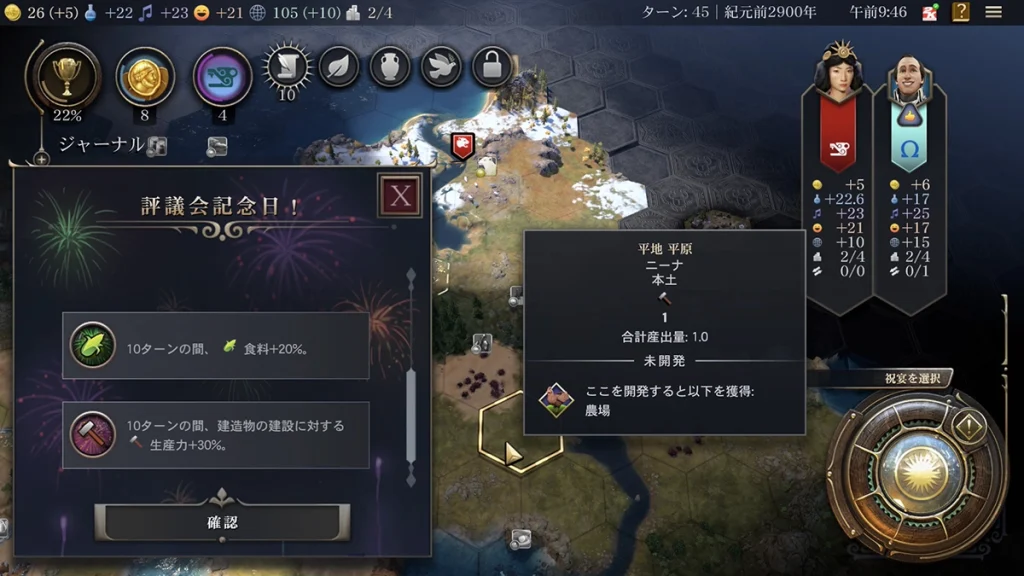This screenshot has width=1024, height=576.
Task: Close the 評議会記念日 popup
Action: [400, 195]
